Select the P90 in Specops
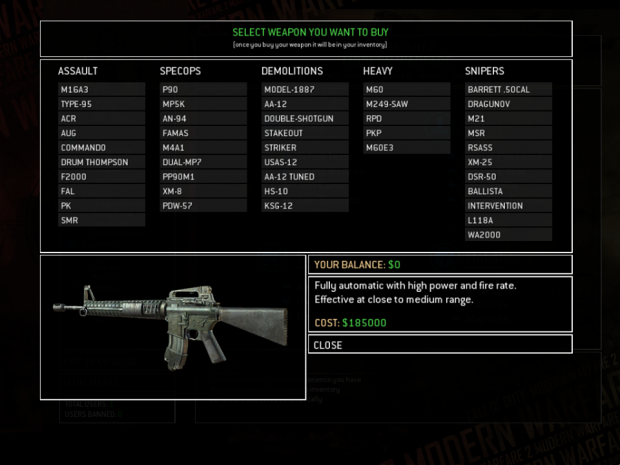The width and height of the screenshot is (620, 465). (x=203, y=89)
